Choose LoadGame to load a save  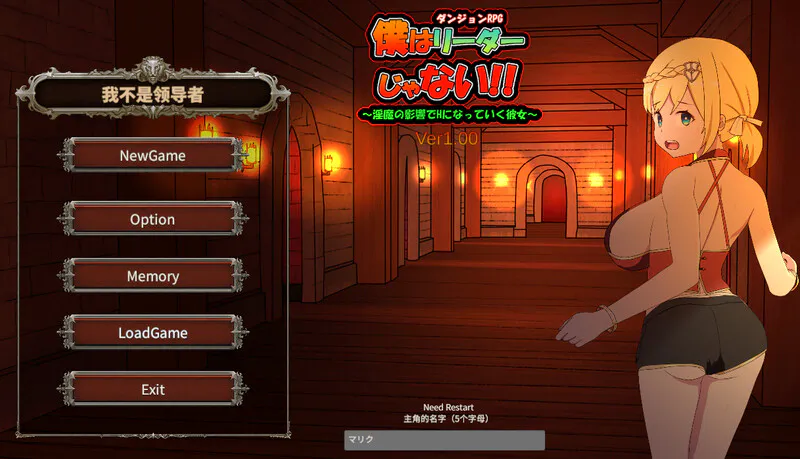(152, 332)
